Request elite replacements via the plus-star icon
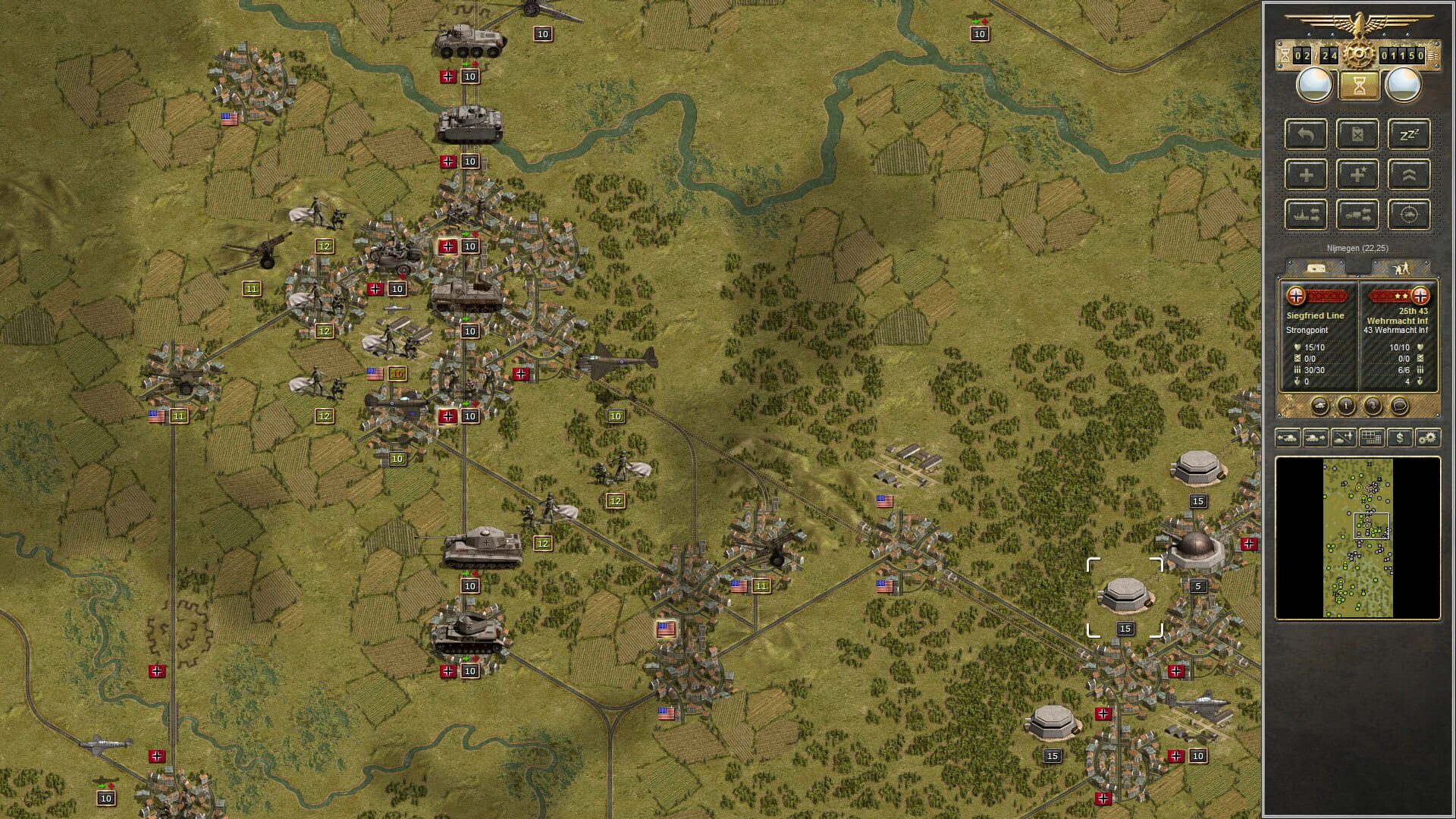Viewport: 1456px width, 819px height. click(x=1358, y=174)
